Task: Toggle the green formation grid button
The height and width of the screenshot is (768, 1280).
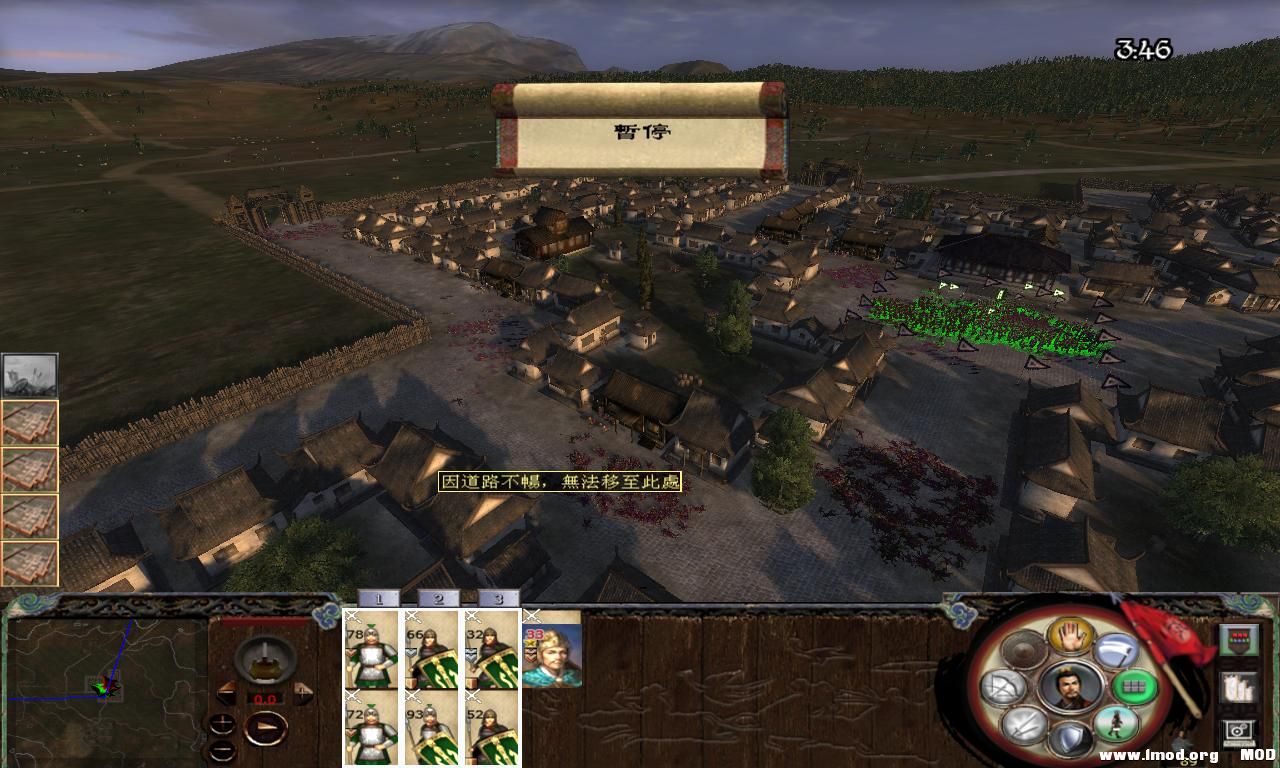Action: coord(1134,687)
